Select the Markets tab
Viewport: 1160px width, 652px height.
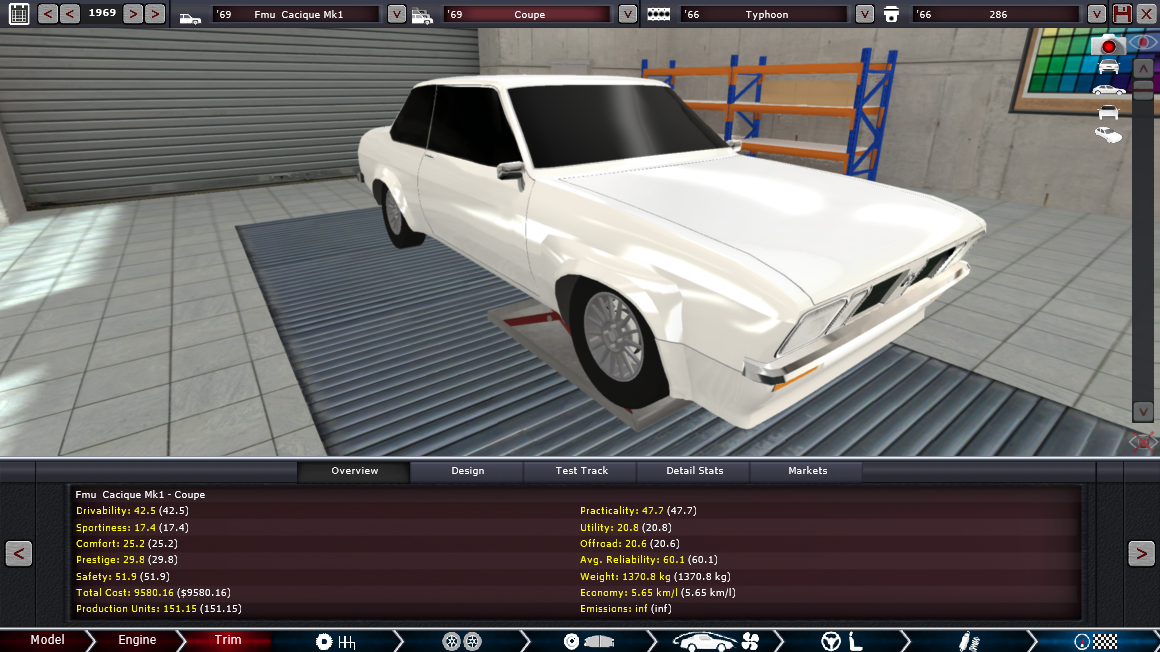click(x=807, y=471)
